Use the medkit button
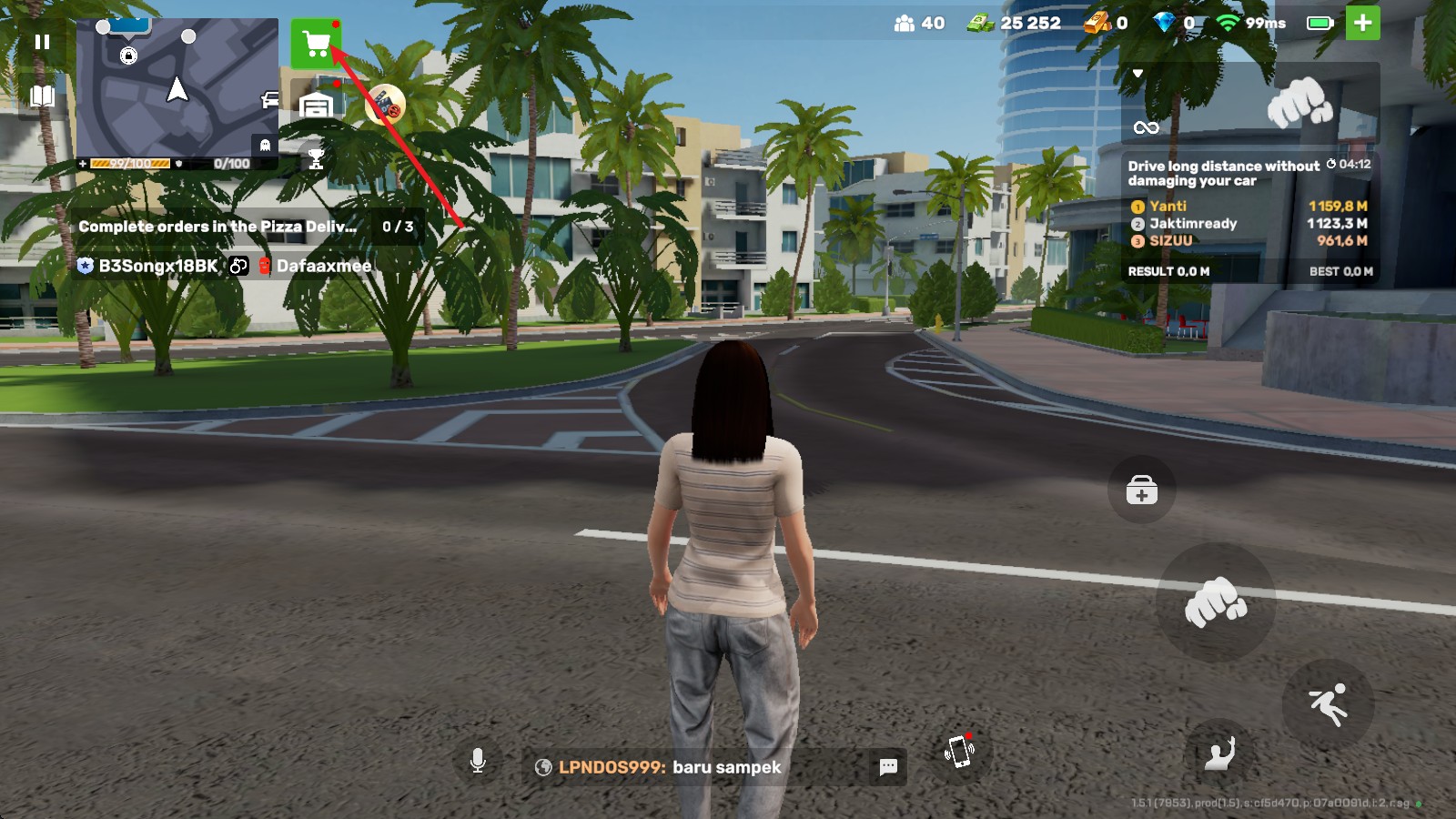 1141,490
